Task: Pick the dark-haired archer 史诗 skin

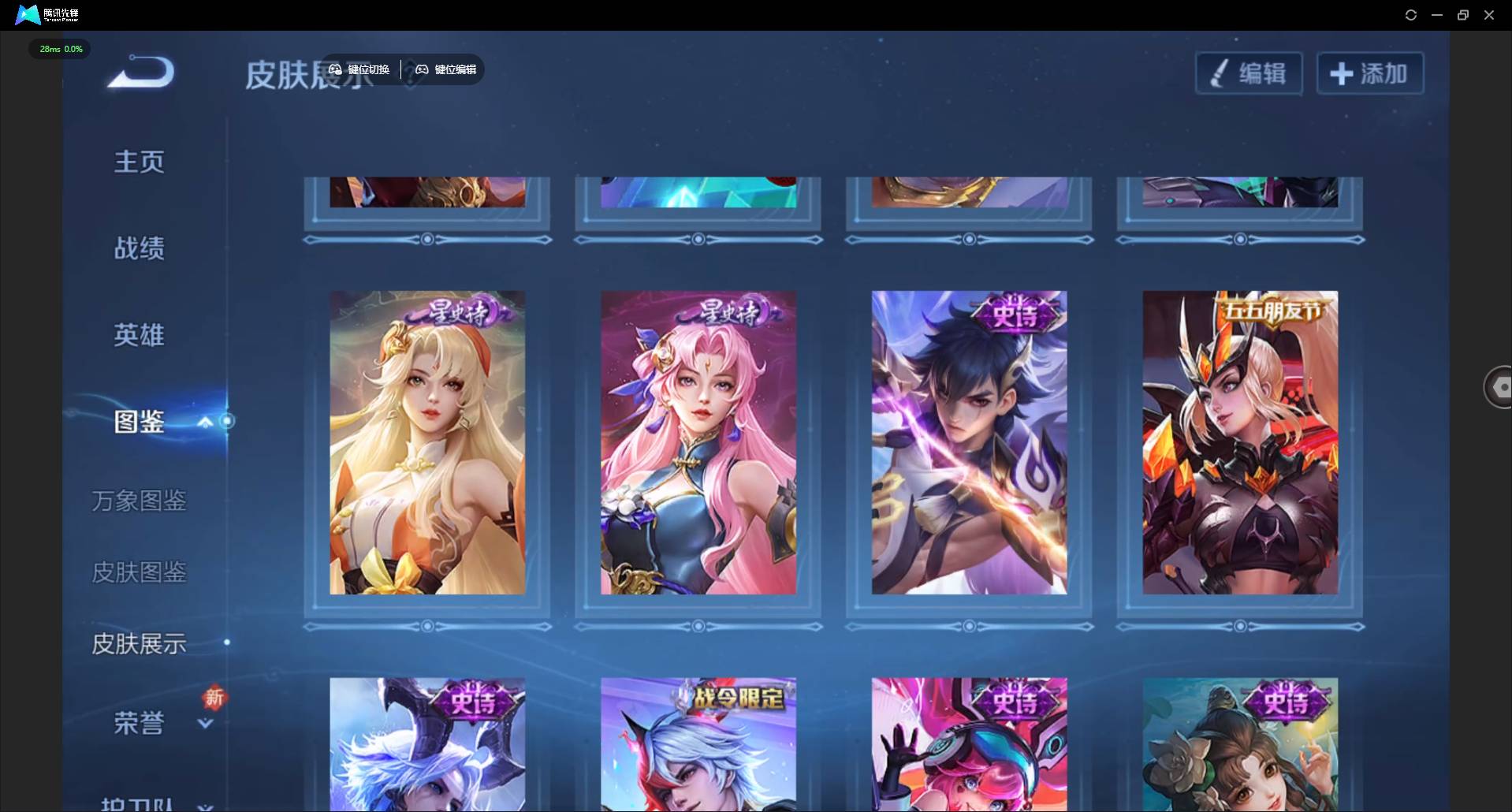Action: point(969,442)
